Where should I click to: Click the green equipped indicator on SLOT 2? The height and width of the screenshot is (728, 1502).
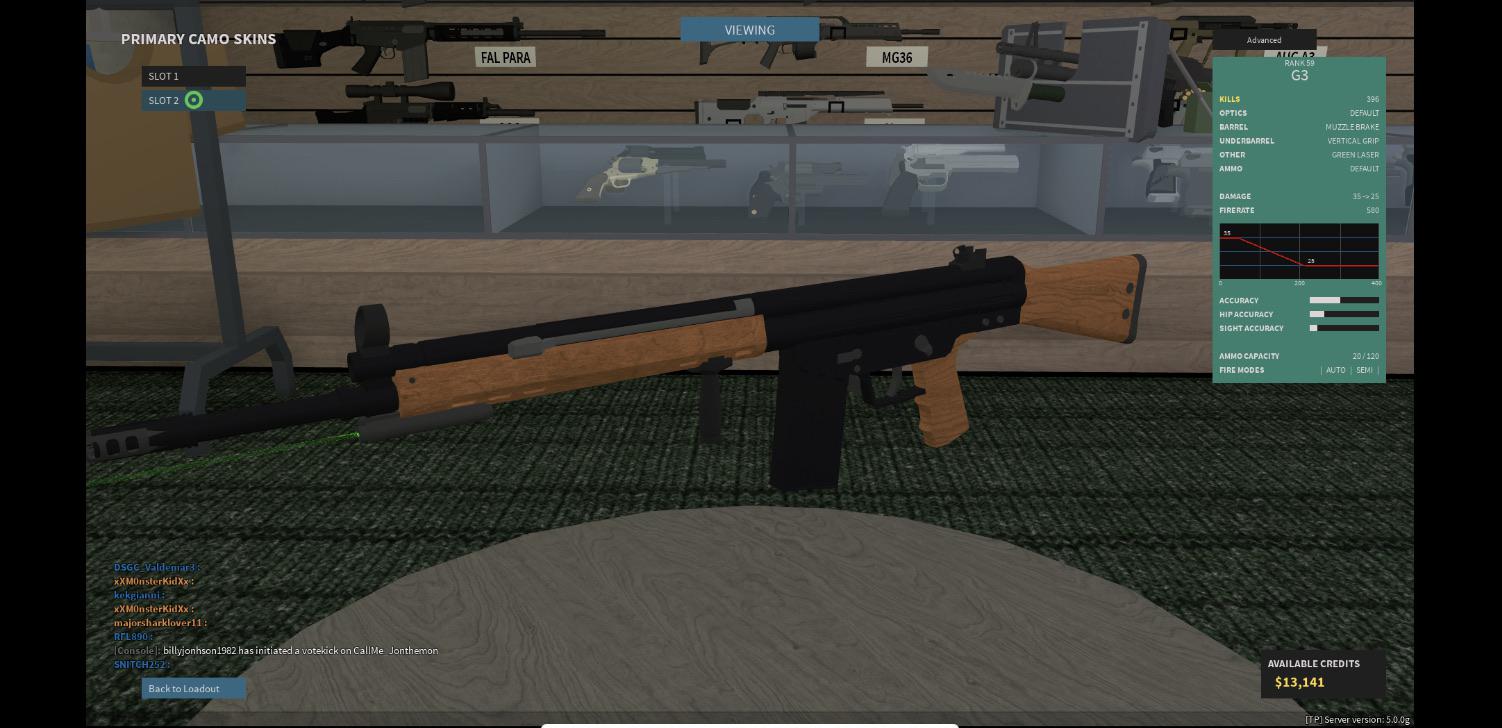tap(194, 100)
